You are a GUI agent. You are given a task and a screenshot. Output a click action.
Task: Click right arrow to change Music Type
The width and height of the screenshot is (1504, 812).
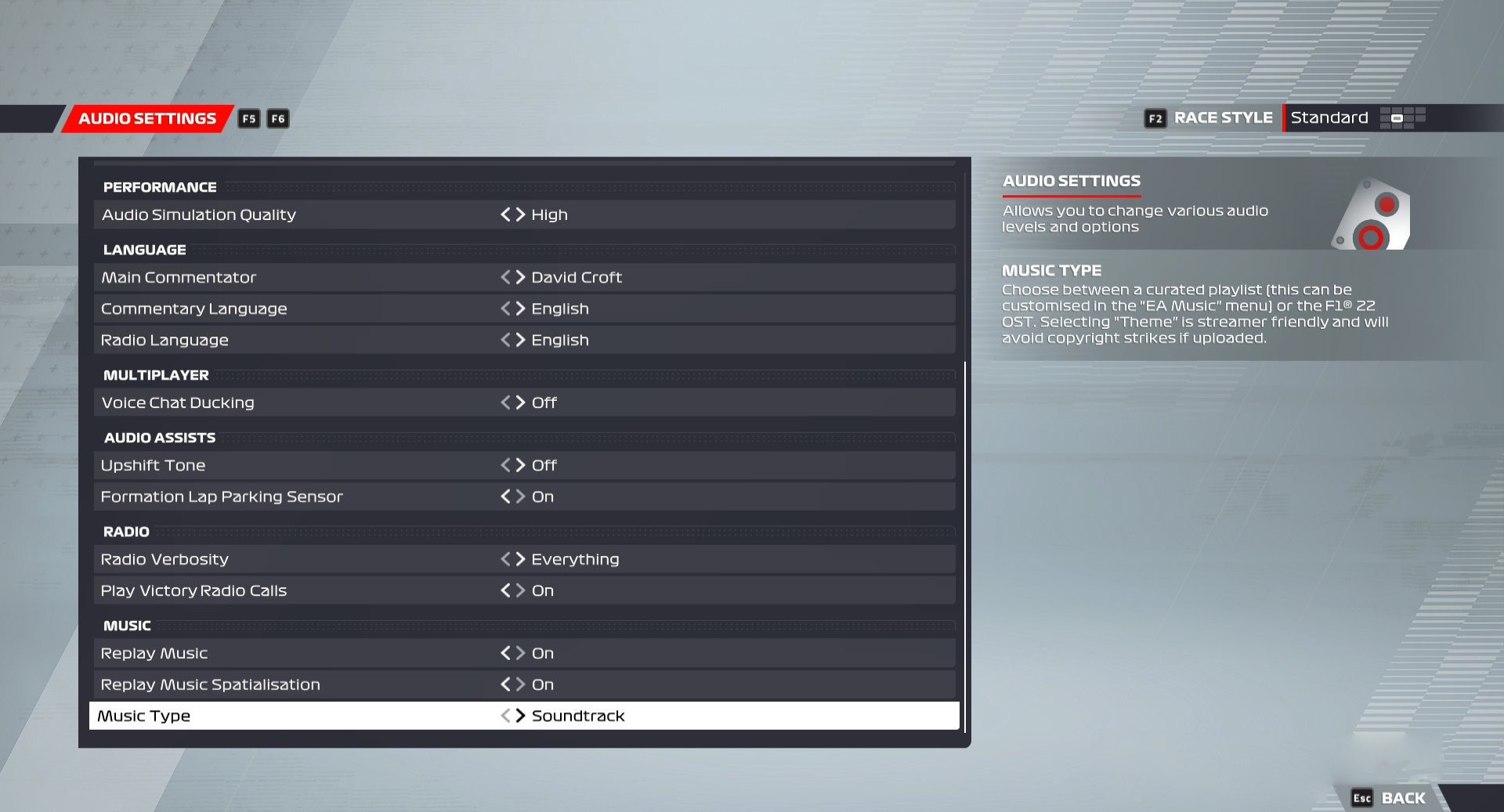tap(519, 715)
